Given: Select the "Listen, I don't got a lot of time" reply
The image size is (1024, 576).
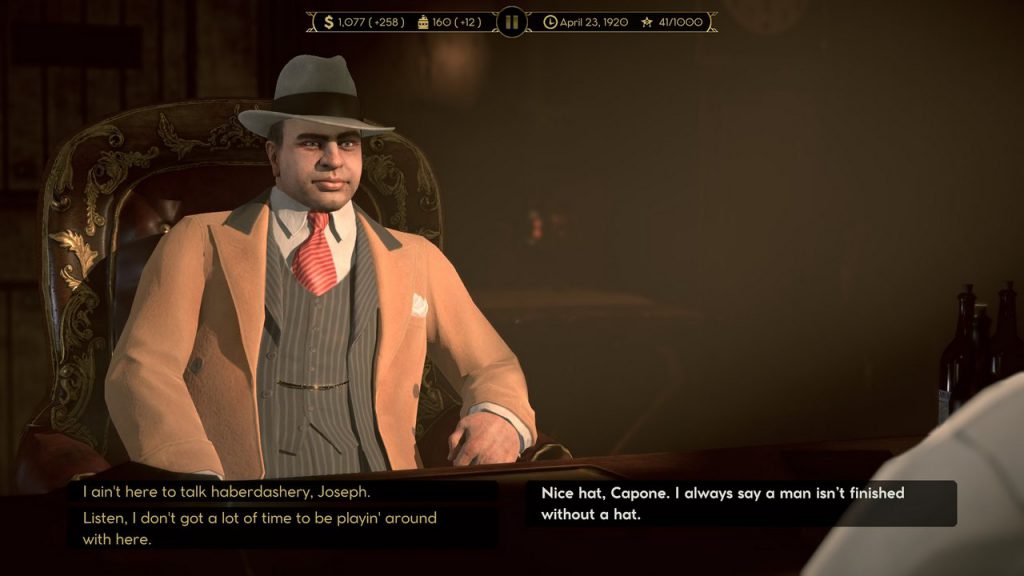Looking at the screenshot, I should click(258, 528).
